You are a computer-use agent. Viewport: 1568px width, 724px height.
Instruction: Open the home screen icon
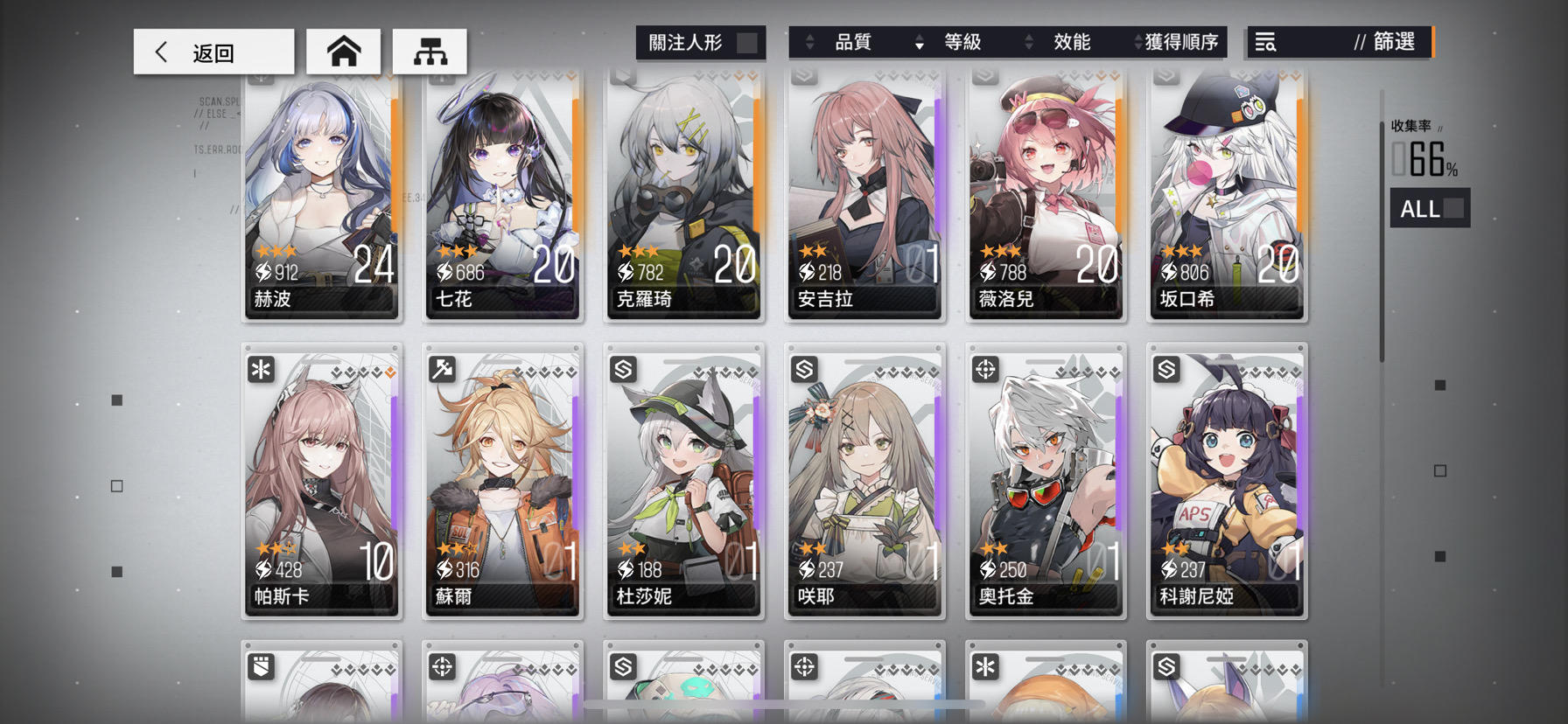(343, 51)
